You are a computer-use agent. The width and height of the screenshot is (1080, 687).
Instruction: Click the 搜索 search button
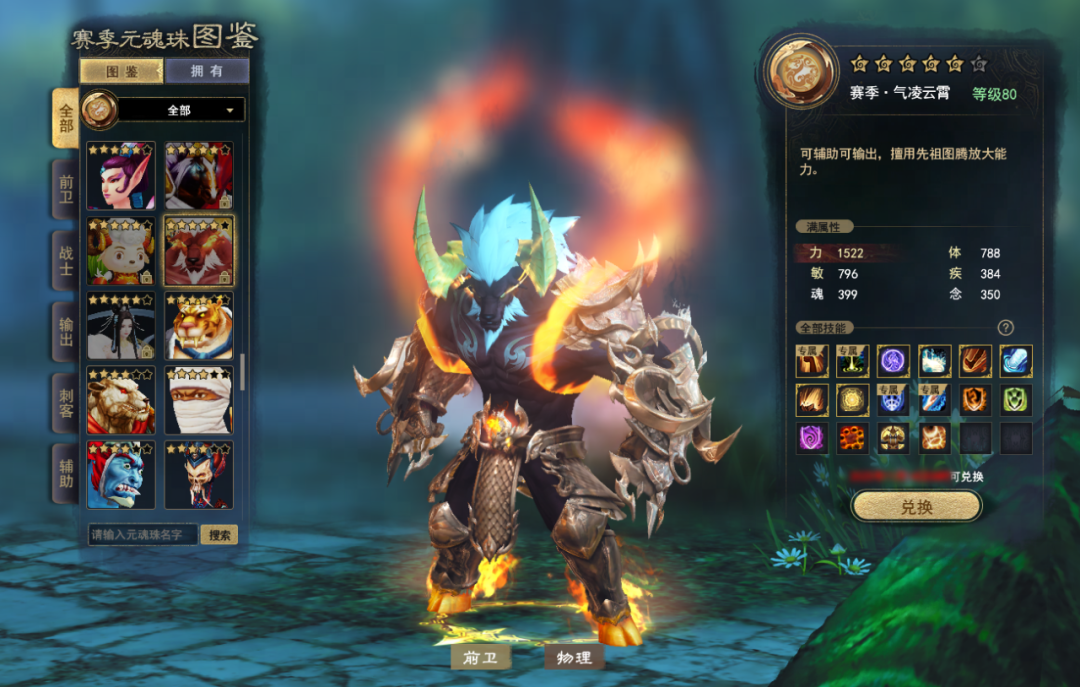pos(219,535)
